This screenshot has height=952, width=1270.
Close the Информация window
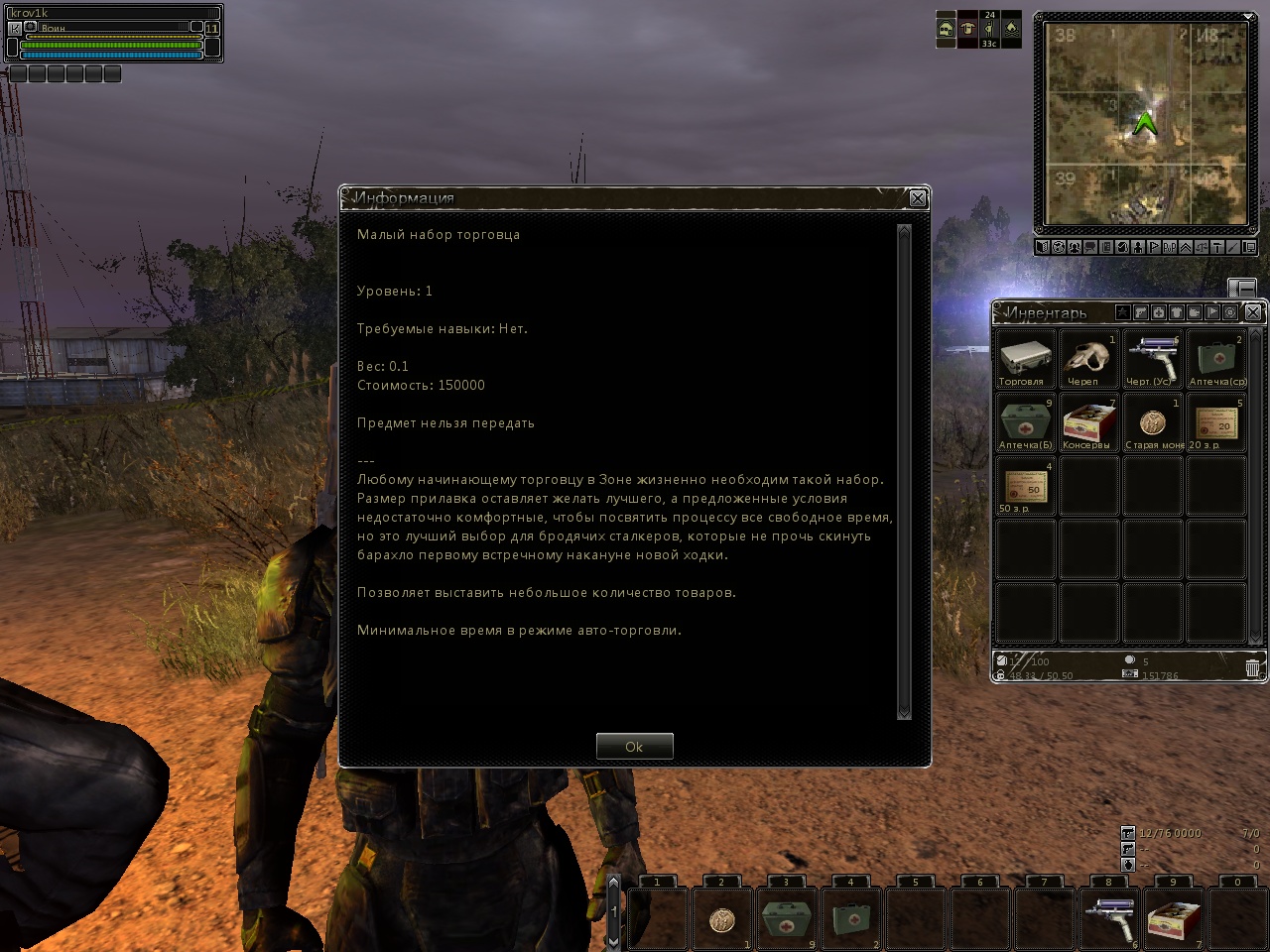click(918, 198)
